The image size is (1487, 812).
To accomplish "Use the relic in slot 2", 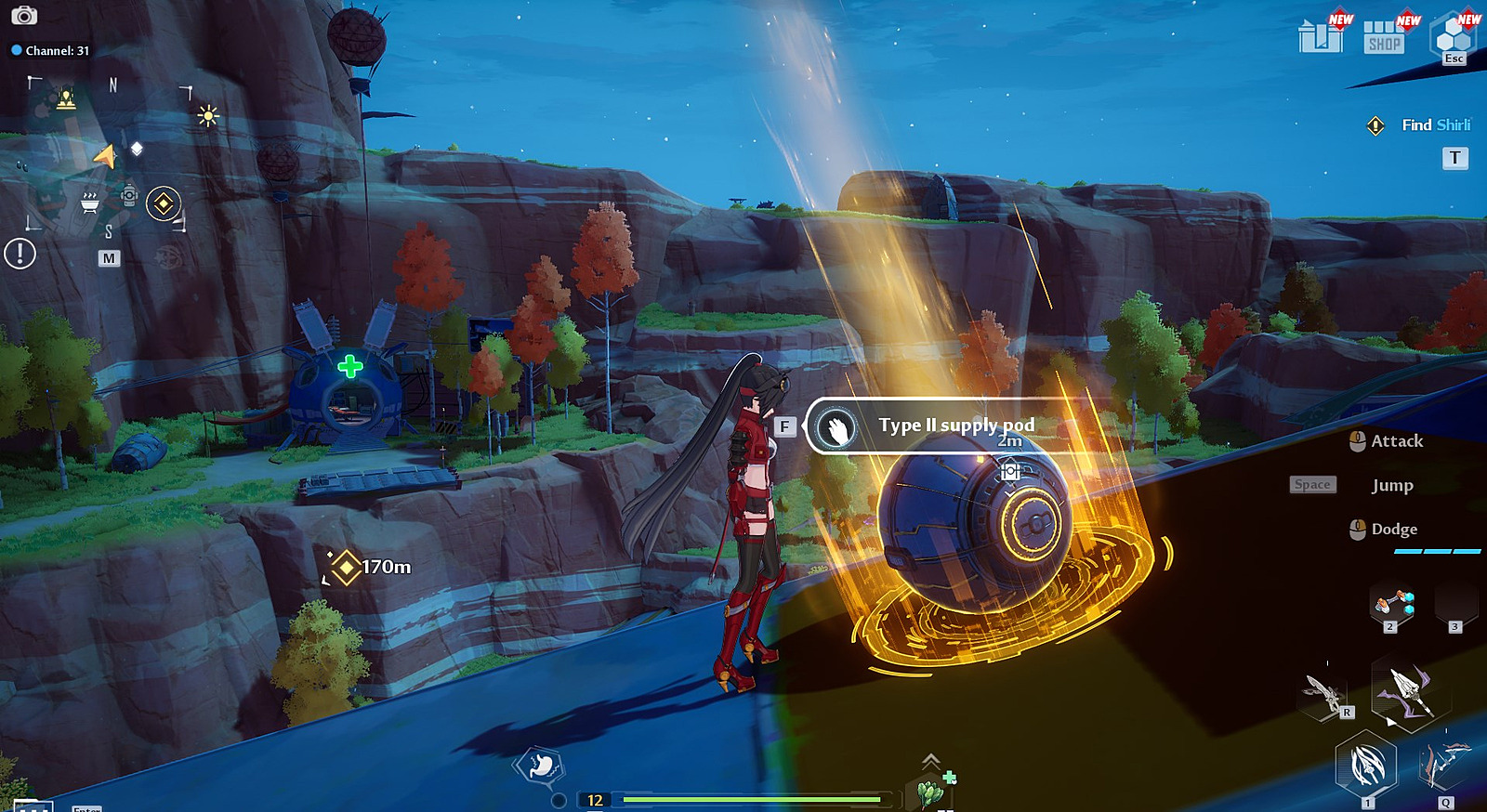I will click(1392, 605).
